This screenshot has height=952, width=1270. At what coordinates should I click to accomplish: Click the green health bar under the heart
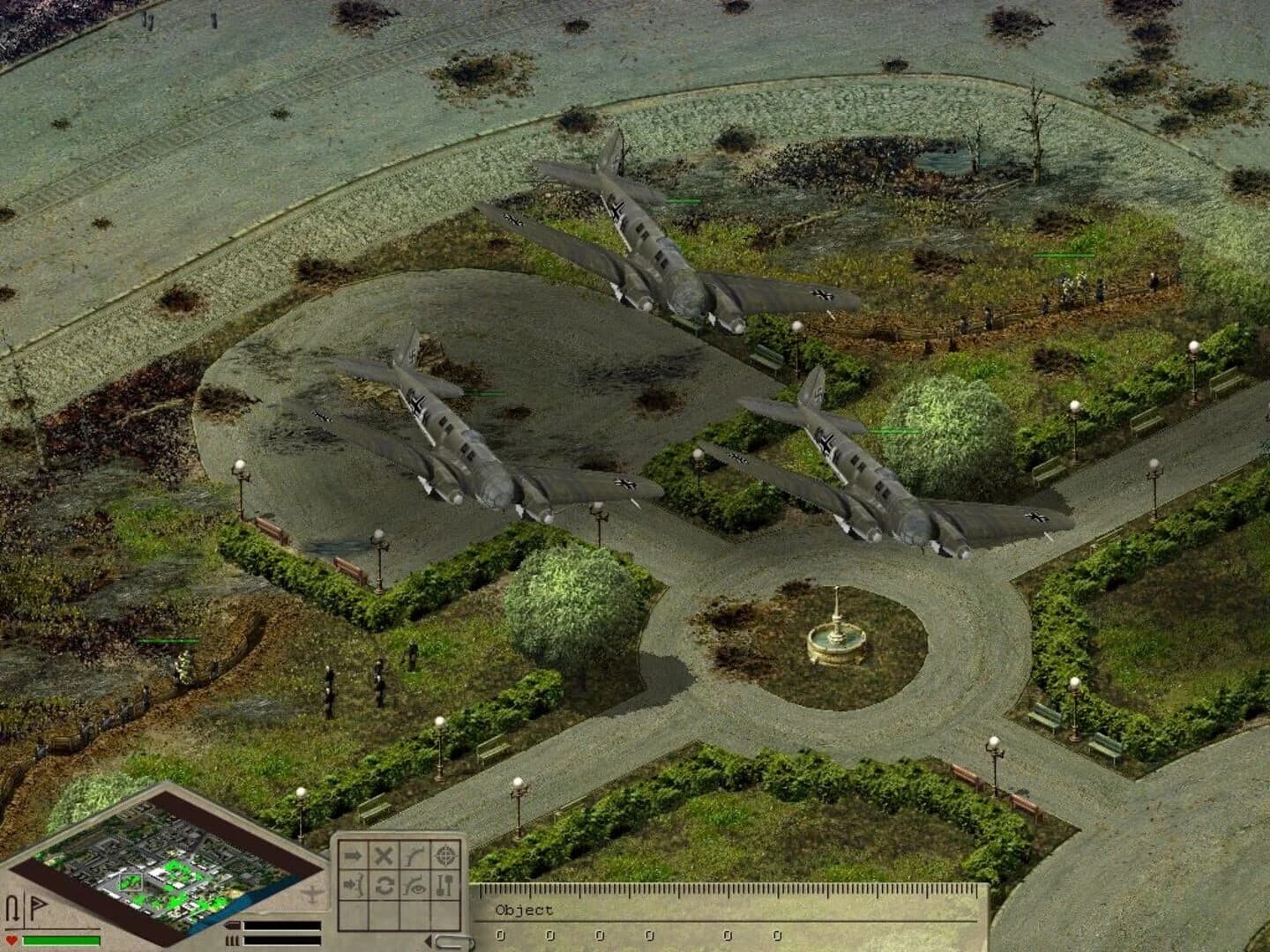(60, 940)
